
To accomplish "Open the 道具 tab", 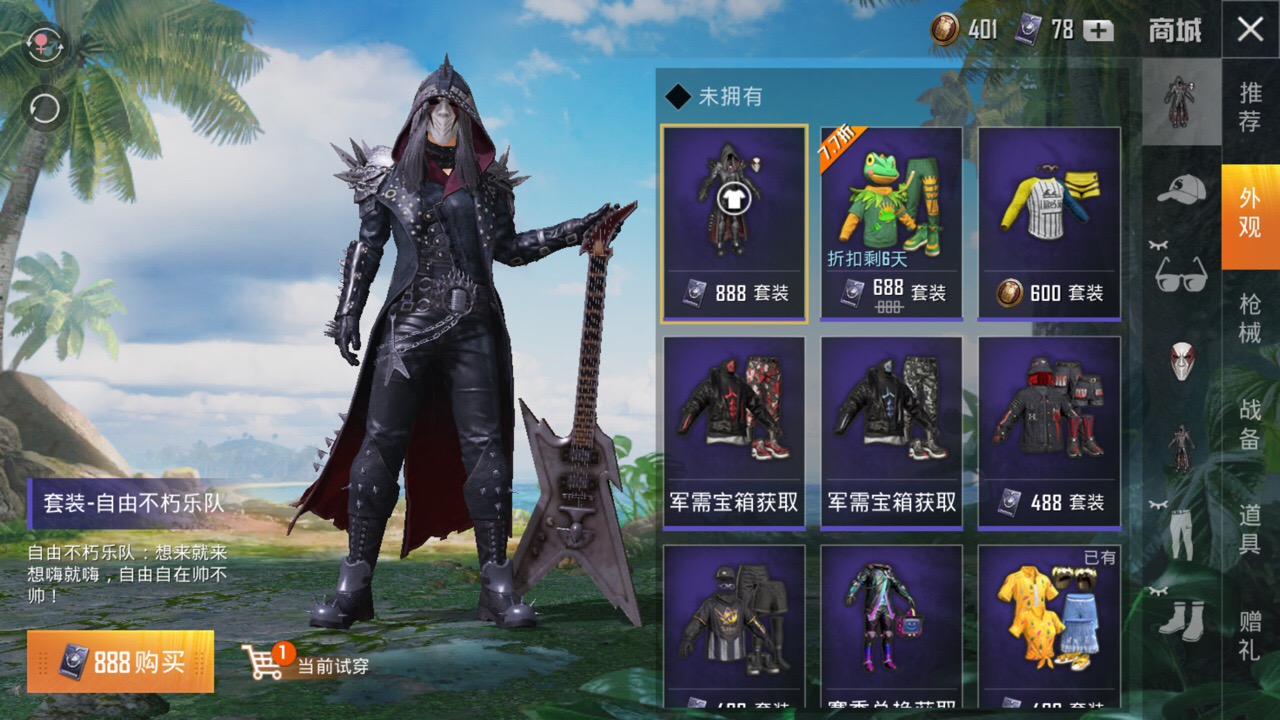I will coord(1250,530).
